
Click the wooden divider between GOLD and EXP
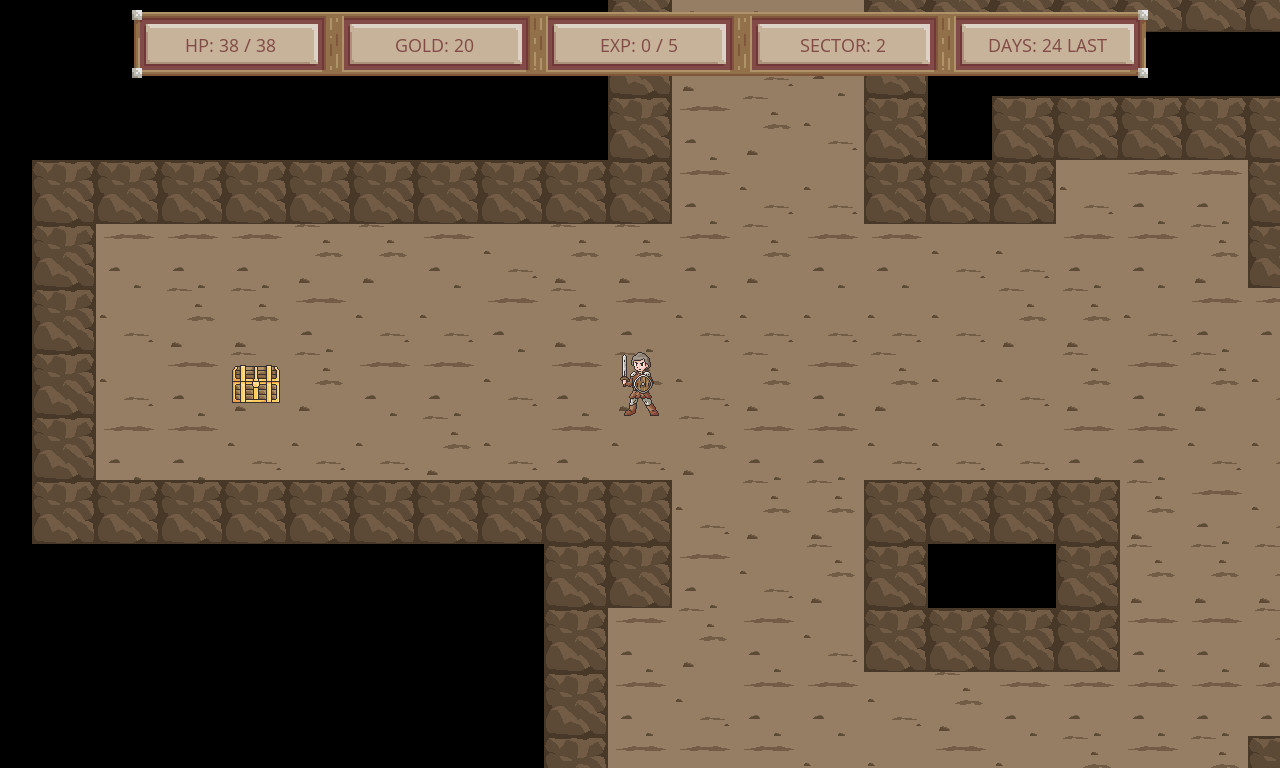click(537, 44)
